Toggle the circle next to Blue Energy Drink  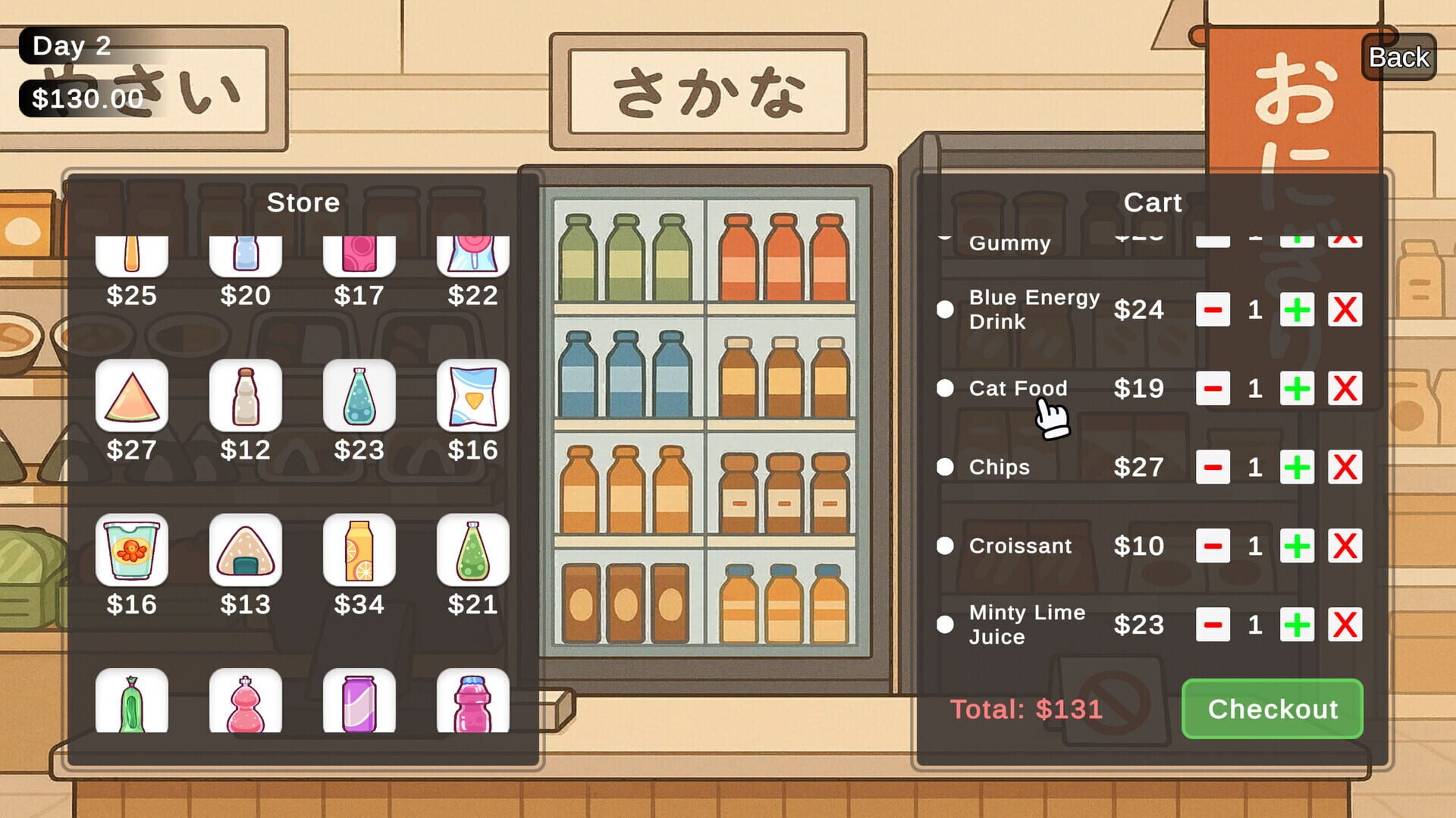pyautogui.click(x=945, y=310)
